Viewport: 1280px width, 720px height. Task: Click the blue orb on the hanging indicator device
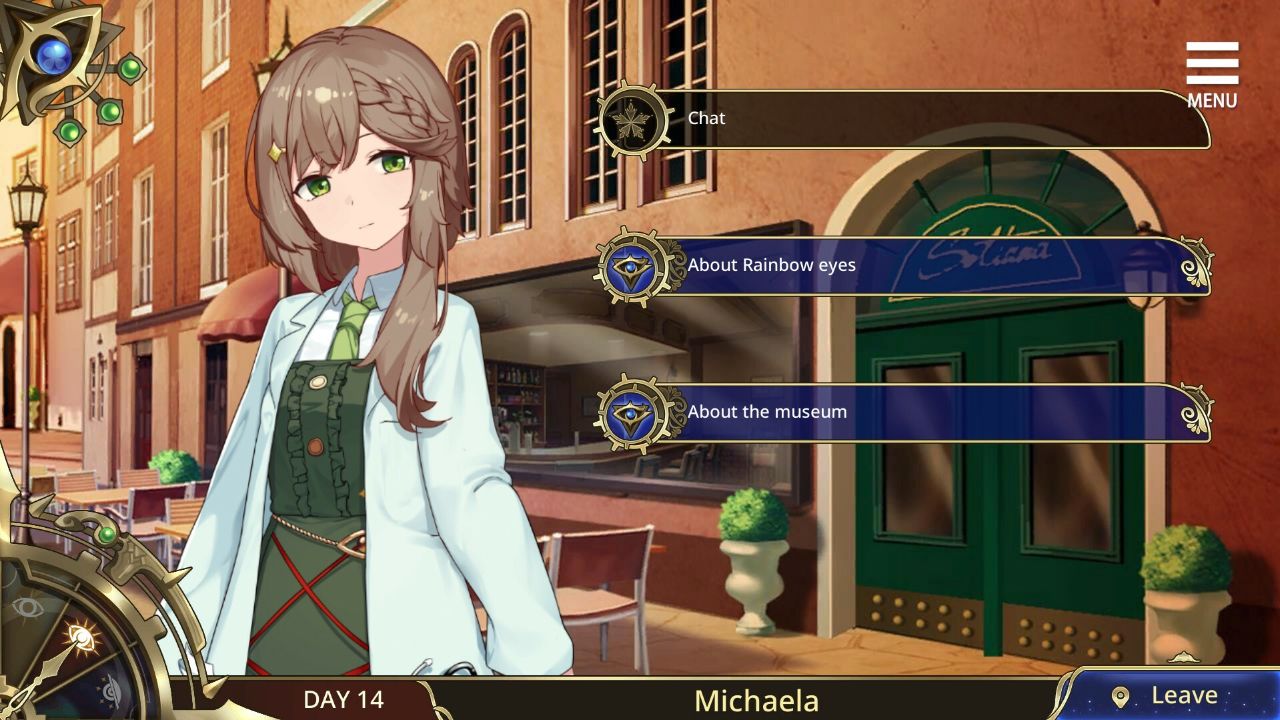pyautogui.click(x=52, y=55)
